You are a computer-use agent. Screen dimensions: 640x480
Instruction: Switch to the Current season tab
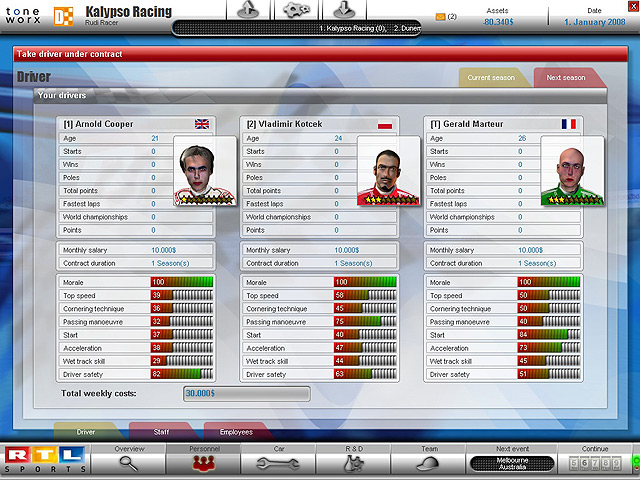491,78
